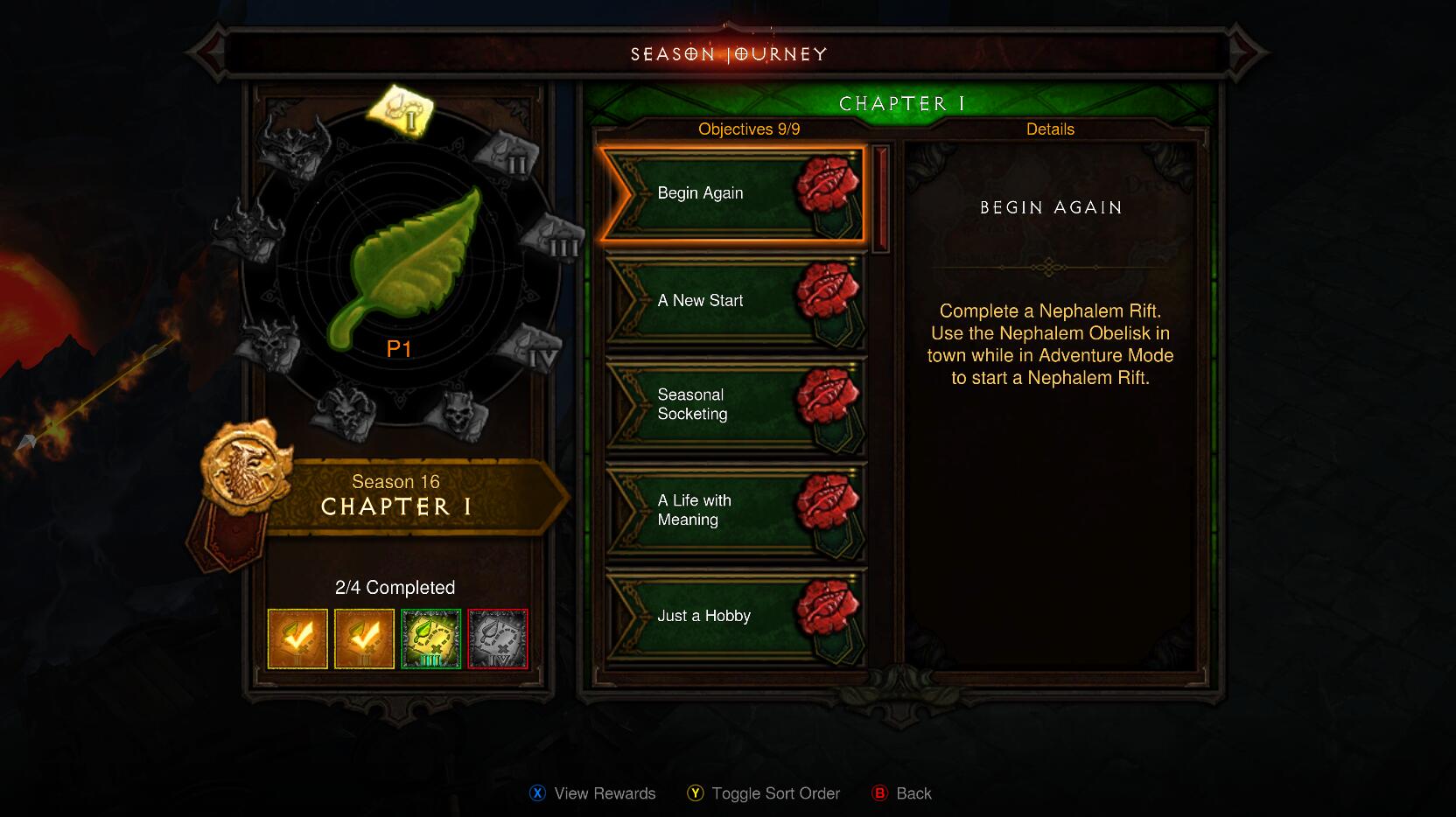Select the gold Chapter I wheel badge

(402, 111)
